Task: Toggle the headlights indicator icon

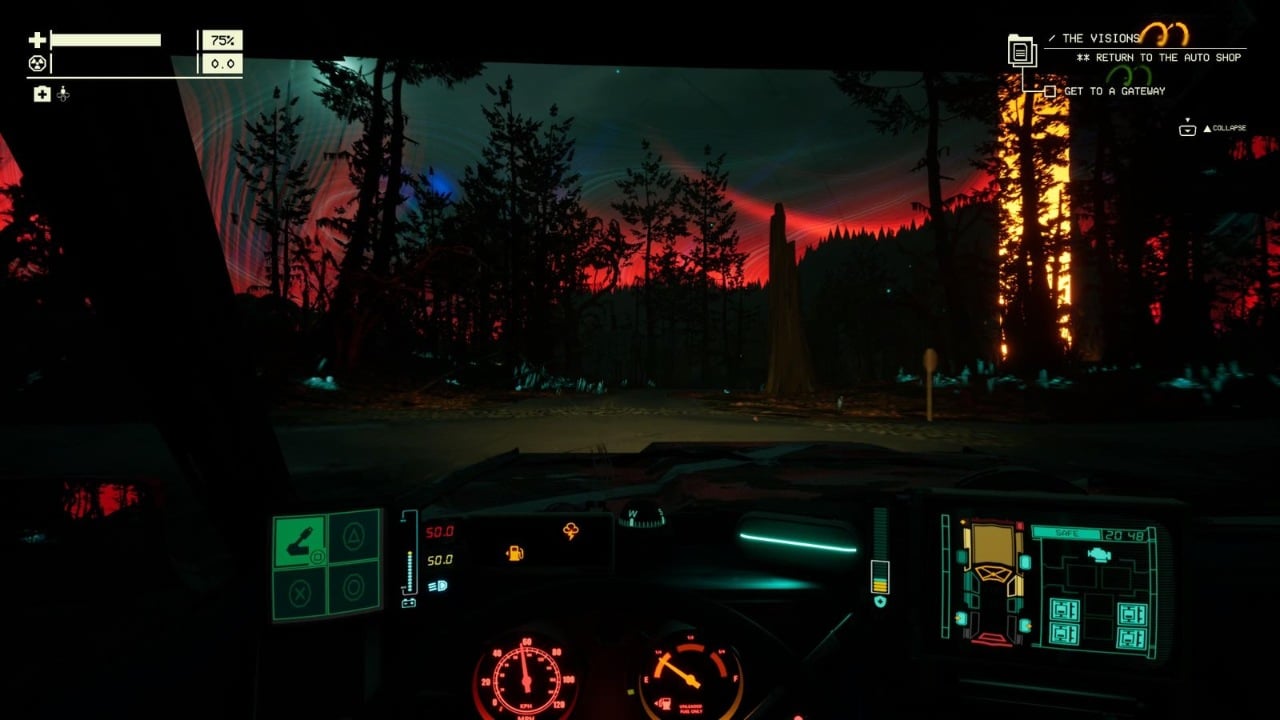Action: (x=438, y=586)
